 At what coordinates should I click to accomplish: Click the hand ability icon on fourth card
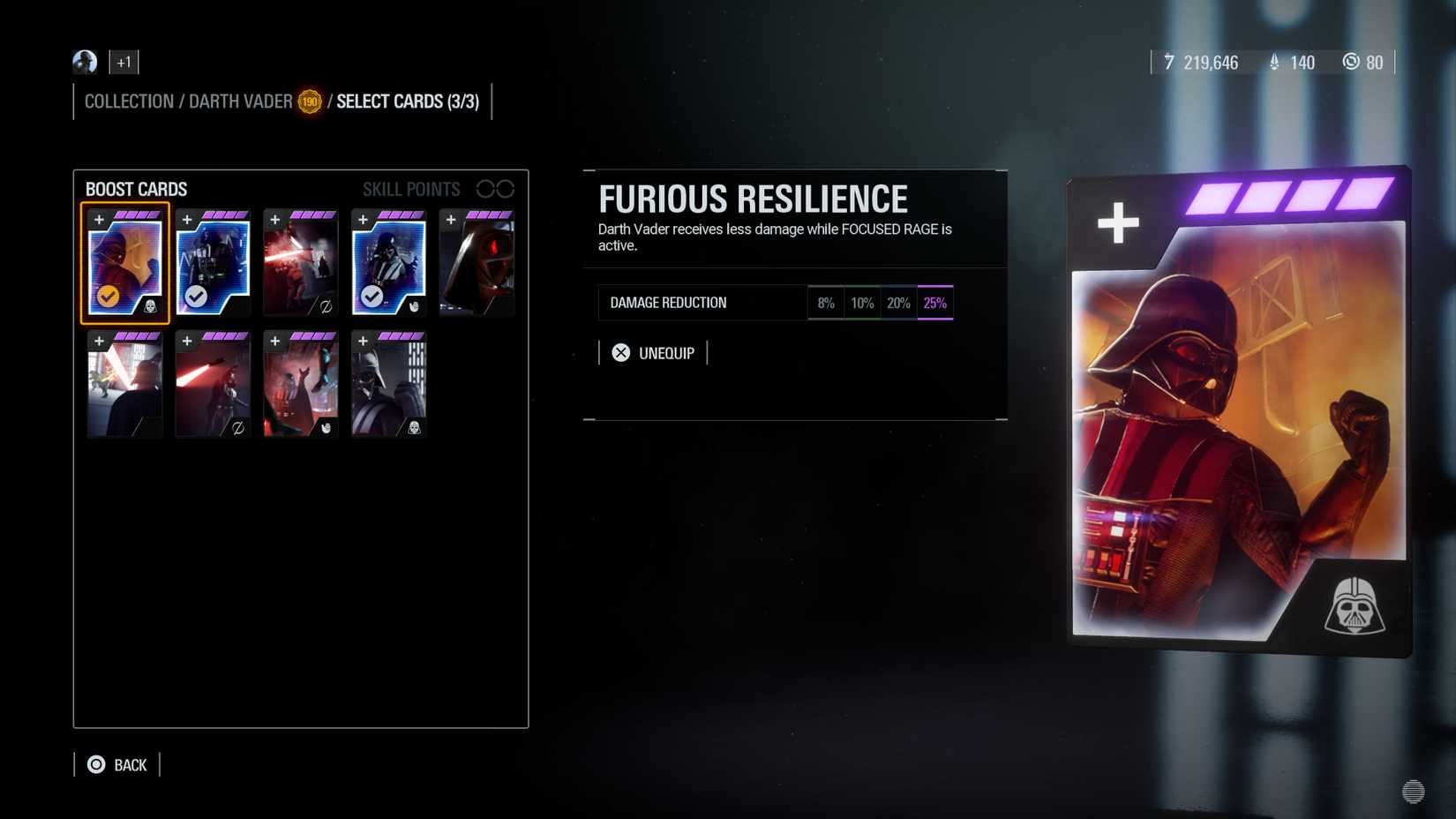[x=414, y=307]
